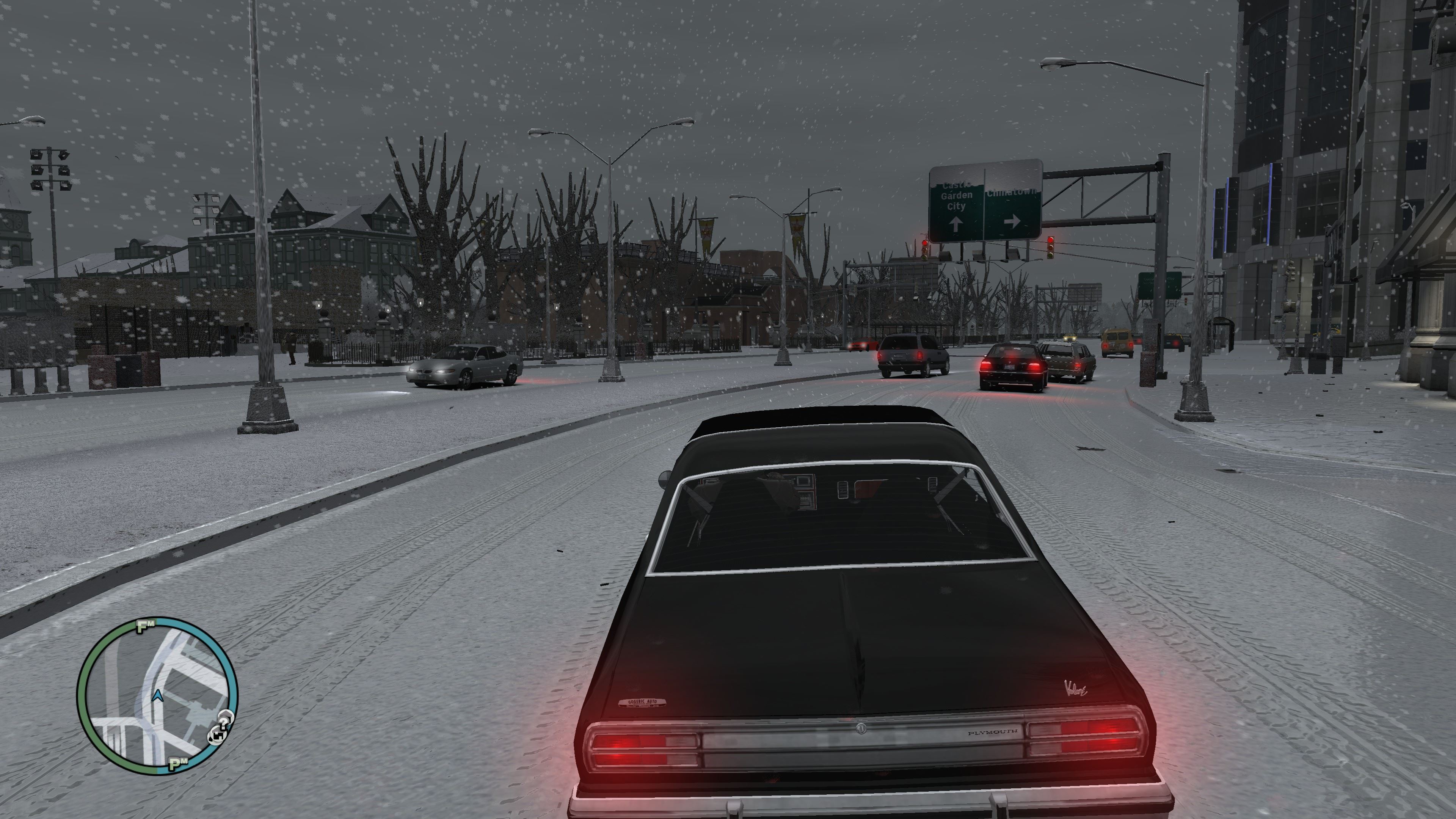The height and width of the screenshot is (819, 1456).
Task: Select the FM blip on the minimap
Action: [145, 626]
